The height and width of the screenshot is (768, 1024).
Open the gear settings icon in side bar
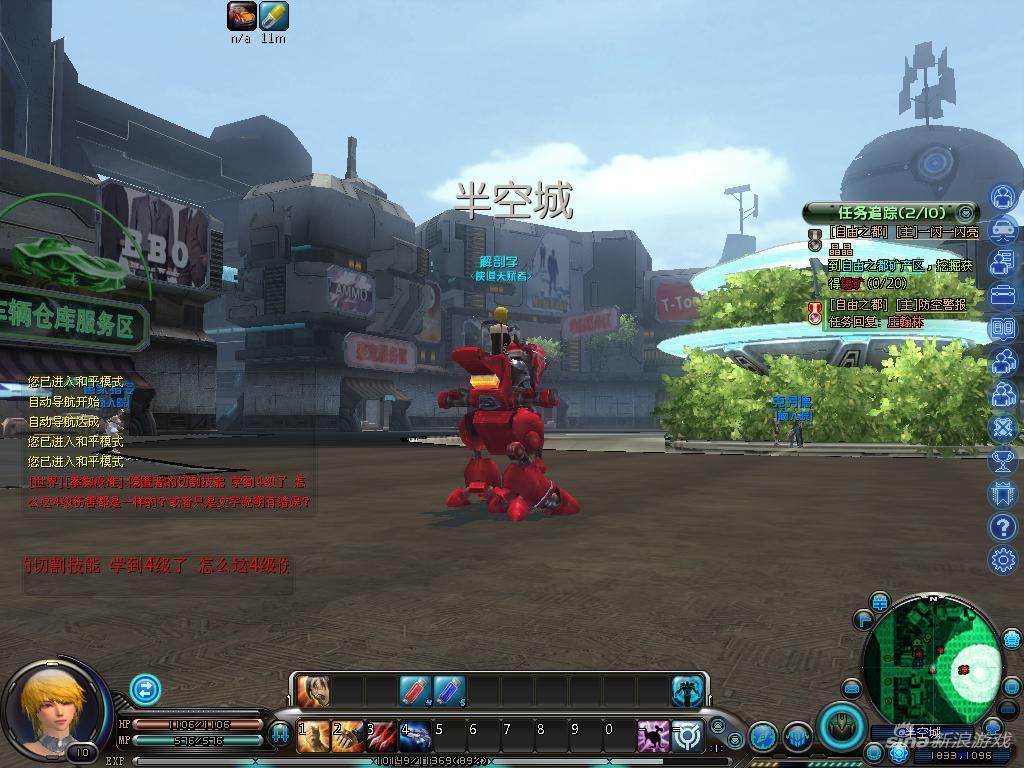(1003, 559)
